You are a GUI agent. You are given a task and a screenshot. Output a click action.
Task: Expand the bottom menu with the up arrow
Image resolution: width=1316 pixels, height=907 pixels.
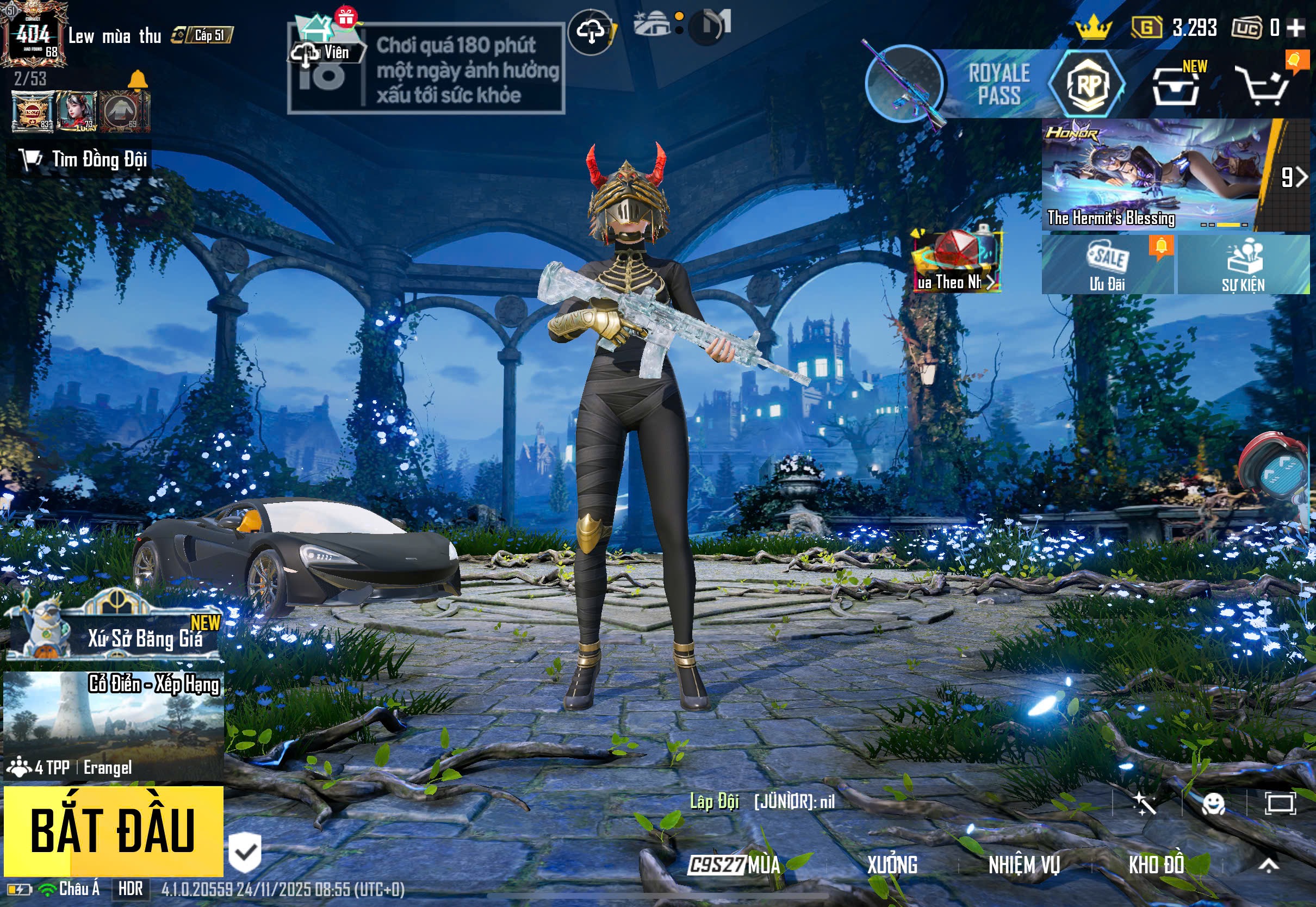tap(1268, 865)
